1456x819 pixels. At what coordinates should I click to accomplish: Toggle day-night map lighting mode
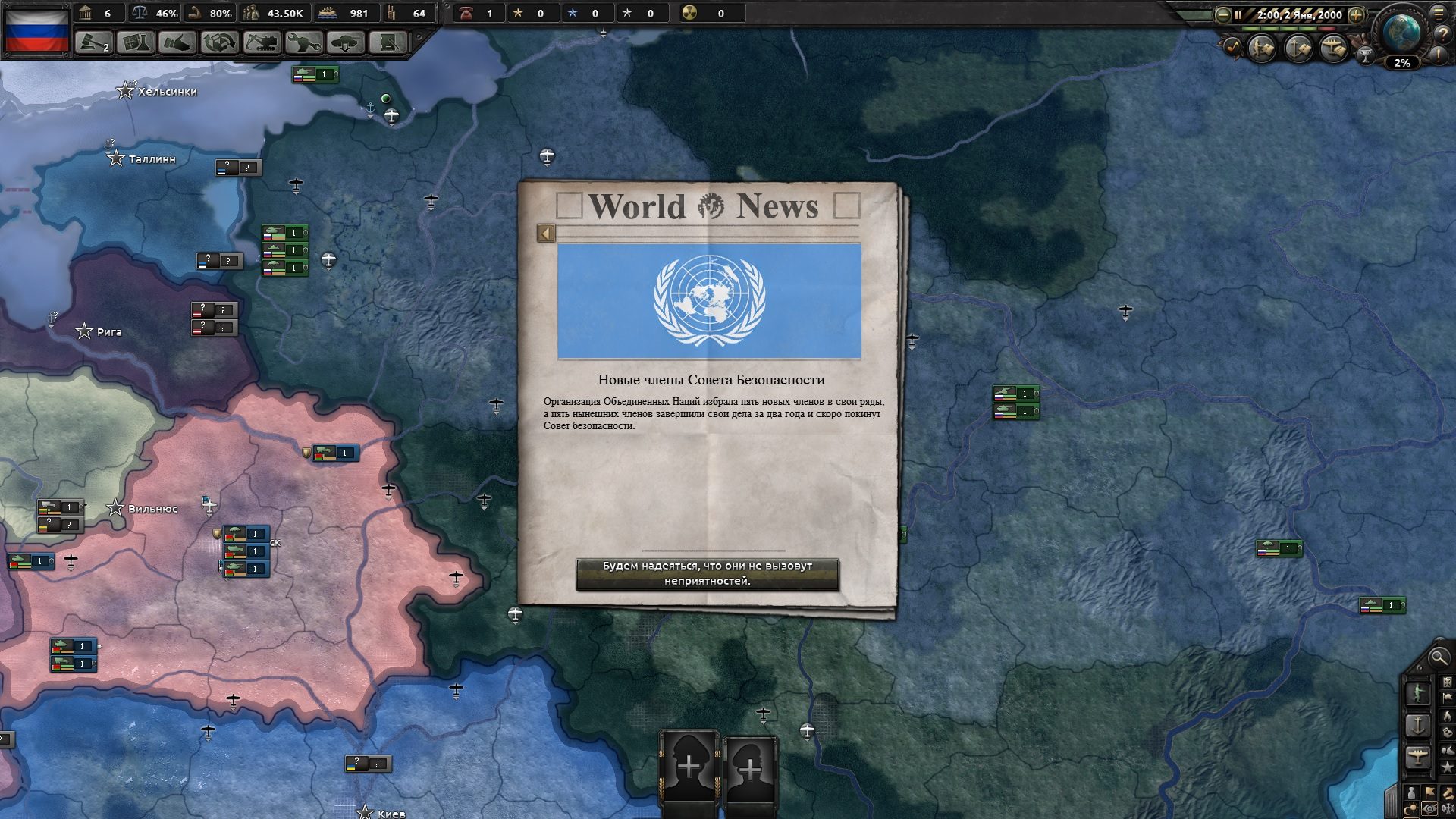[x=1412, y=808]
